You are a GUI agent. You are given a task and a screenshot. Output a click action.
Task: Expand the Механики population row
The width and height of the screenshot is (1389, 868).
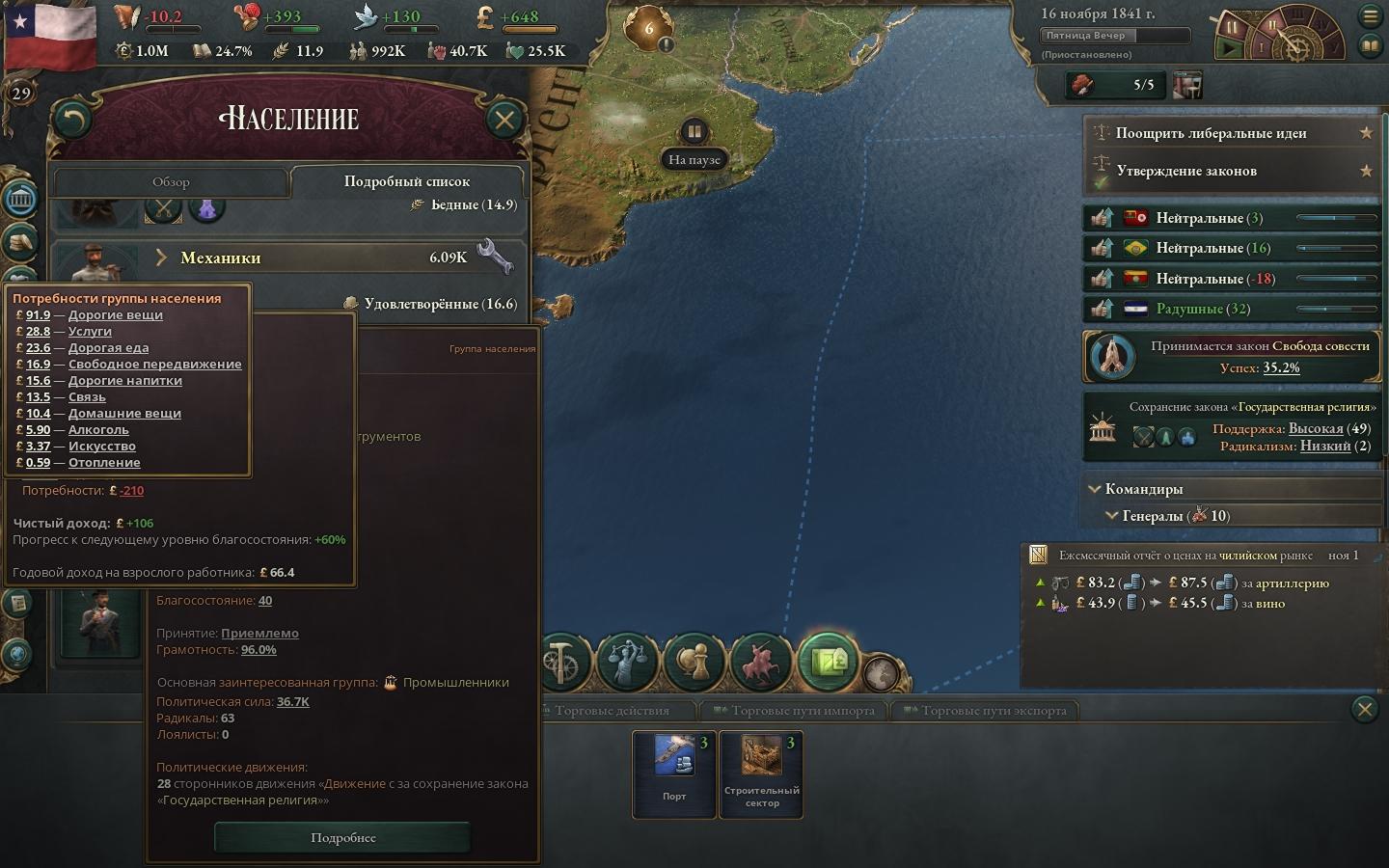point(162,258)
